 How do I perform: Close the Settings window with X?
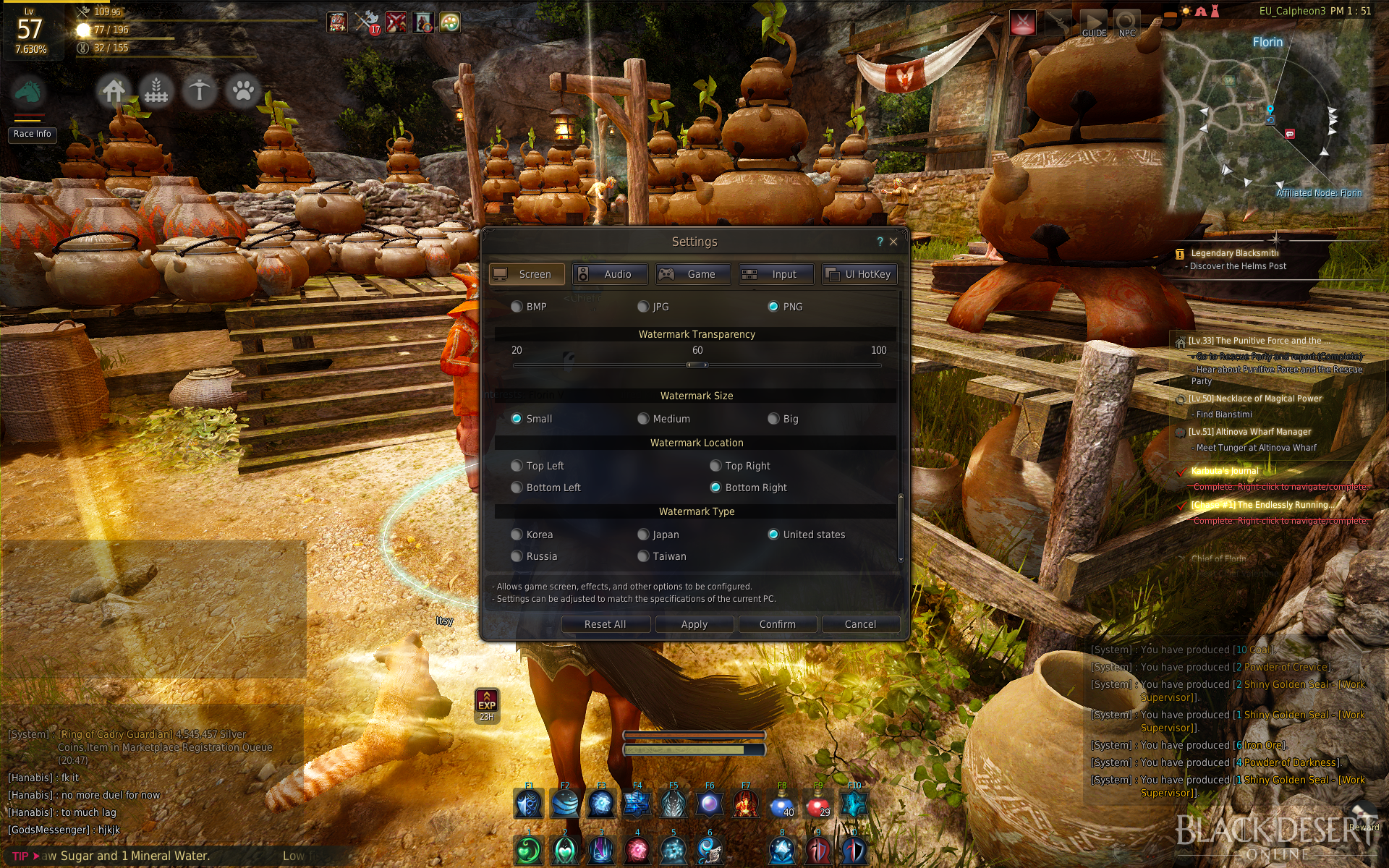point(894,242)
